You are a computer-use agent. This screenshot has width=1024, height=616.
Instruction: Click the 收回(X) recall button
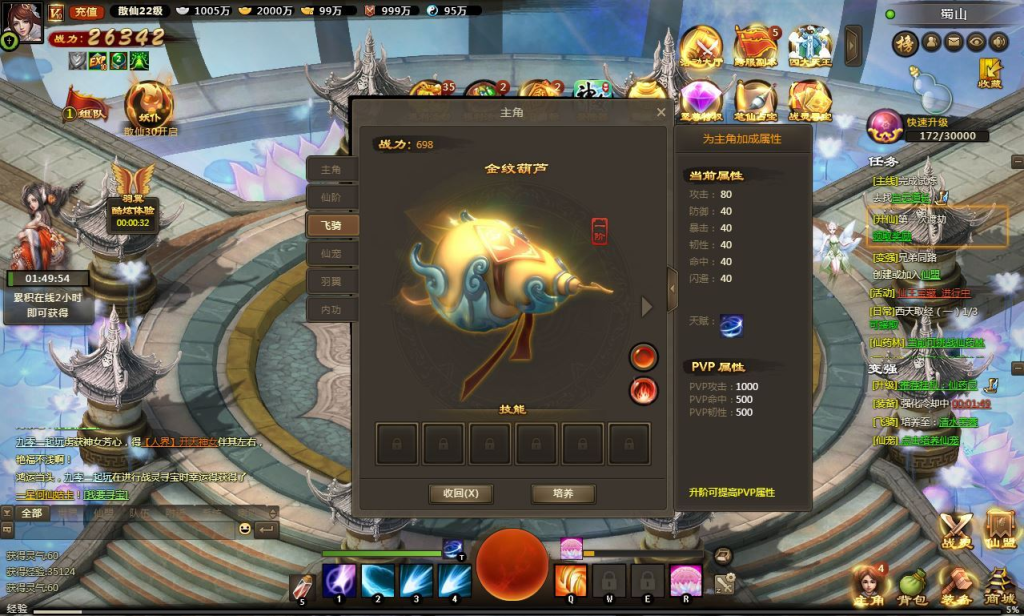[461, 493]
